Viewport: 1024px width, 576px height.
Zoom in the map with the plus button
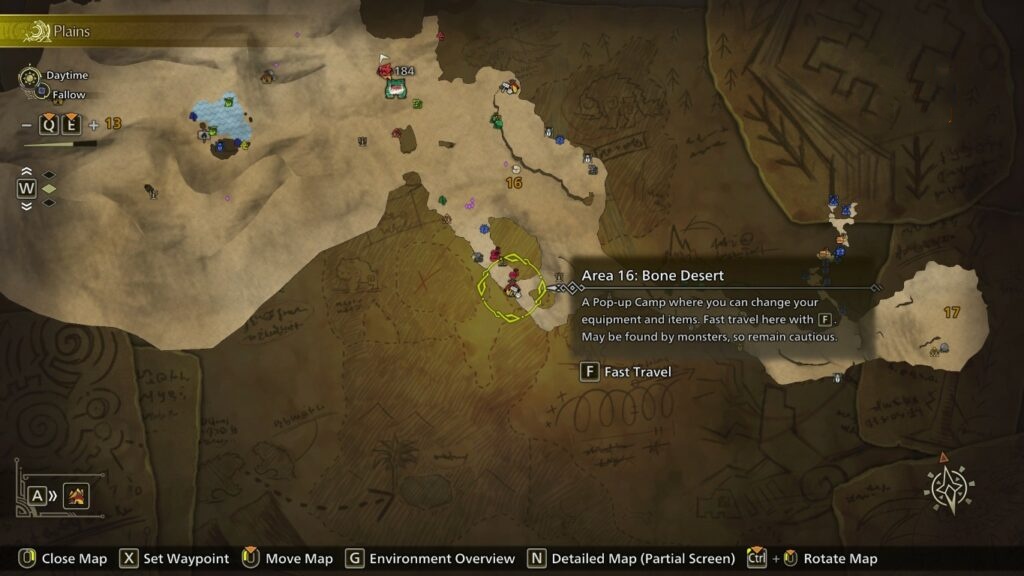click(94, 125)
